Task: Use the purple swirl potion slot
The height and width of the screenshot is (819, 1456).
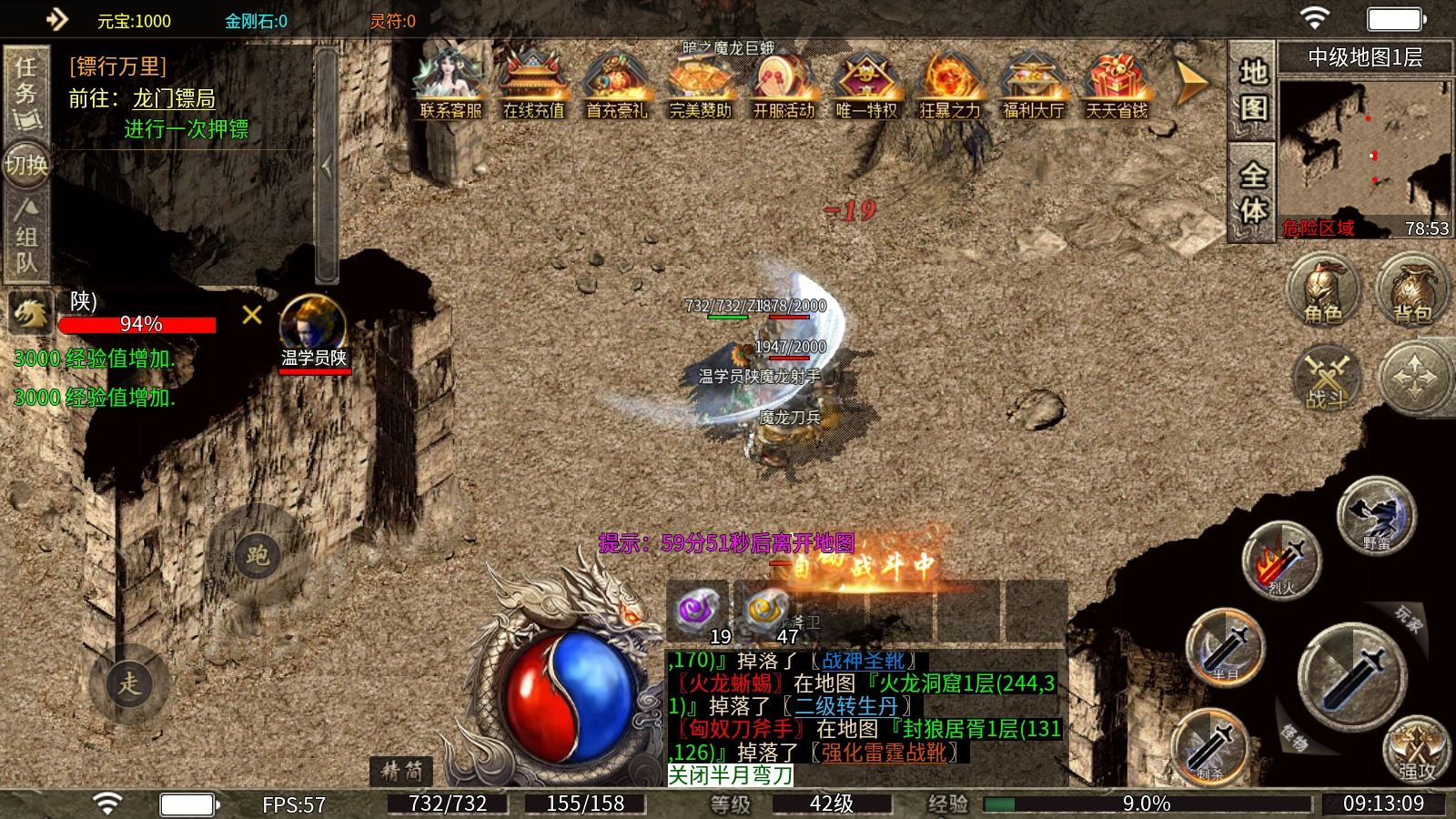Action: point(700,612)
